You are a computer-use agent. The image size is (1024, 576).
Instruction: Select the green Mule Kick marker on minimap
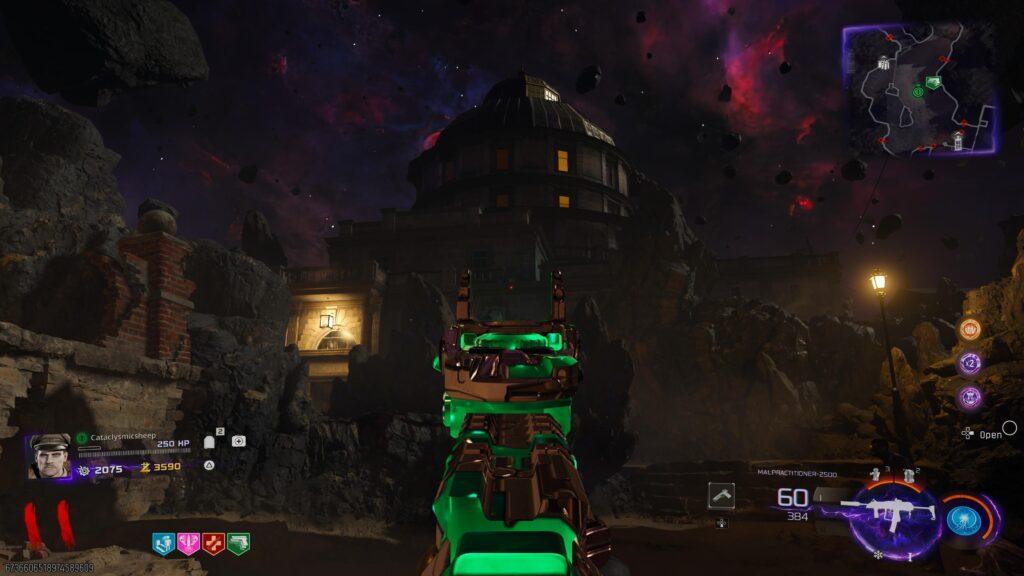(x=933, y=83)
